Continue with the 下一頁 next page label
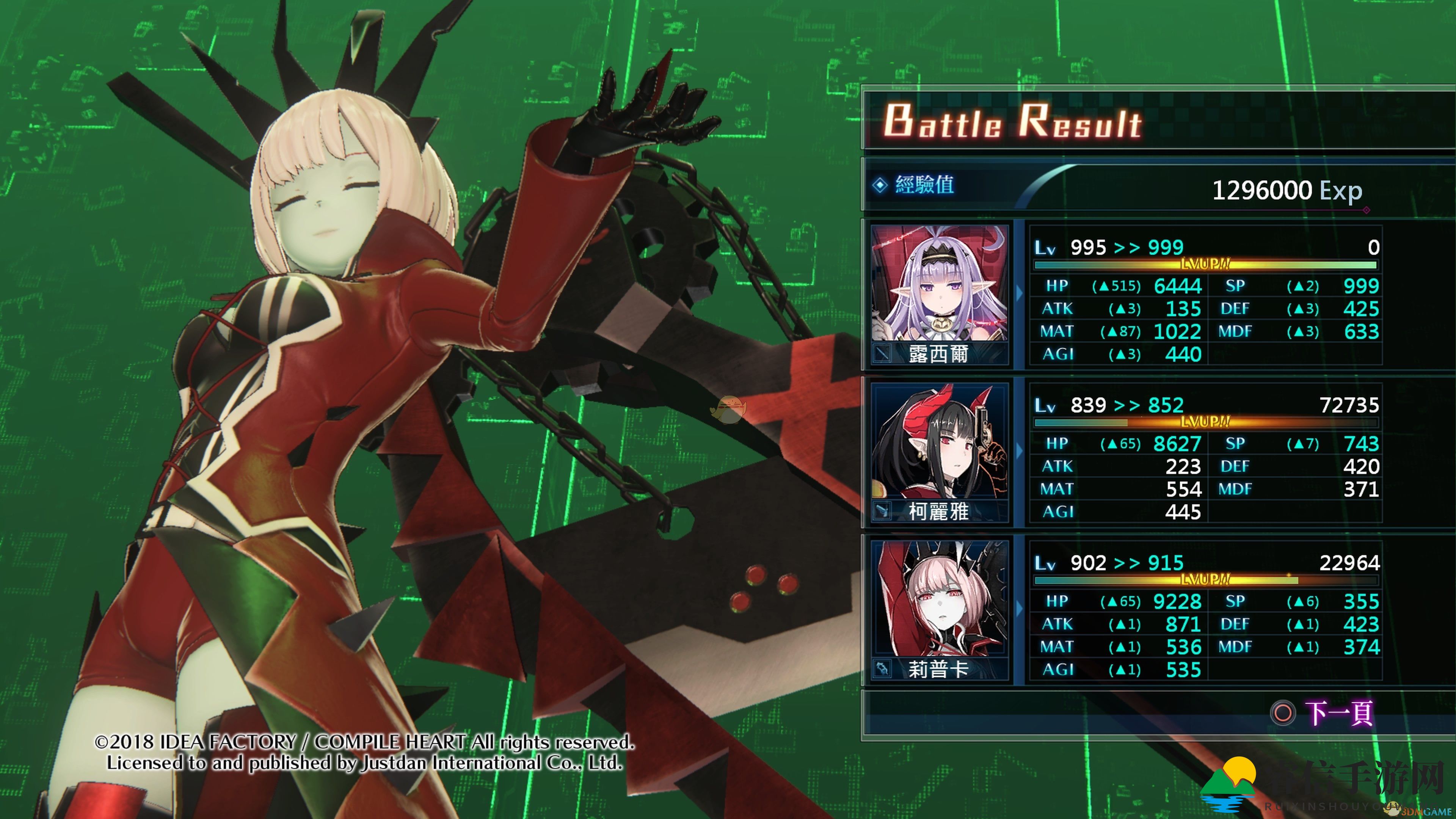This screenshot has width=1456, height=819. (1338, 713)
